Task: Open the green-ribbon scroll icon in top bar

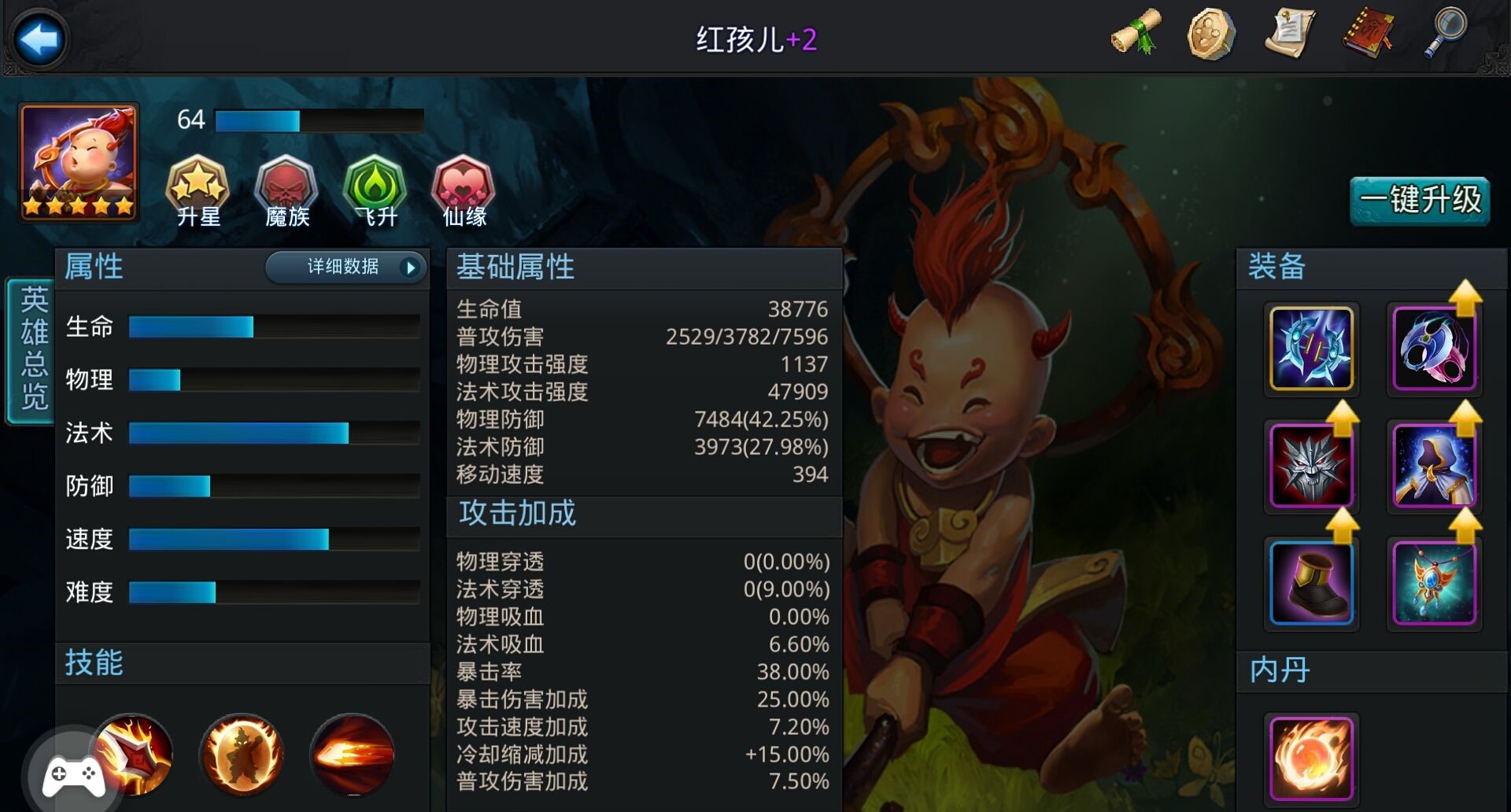Action: click(1136, 33)
